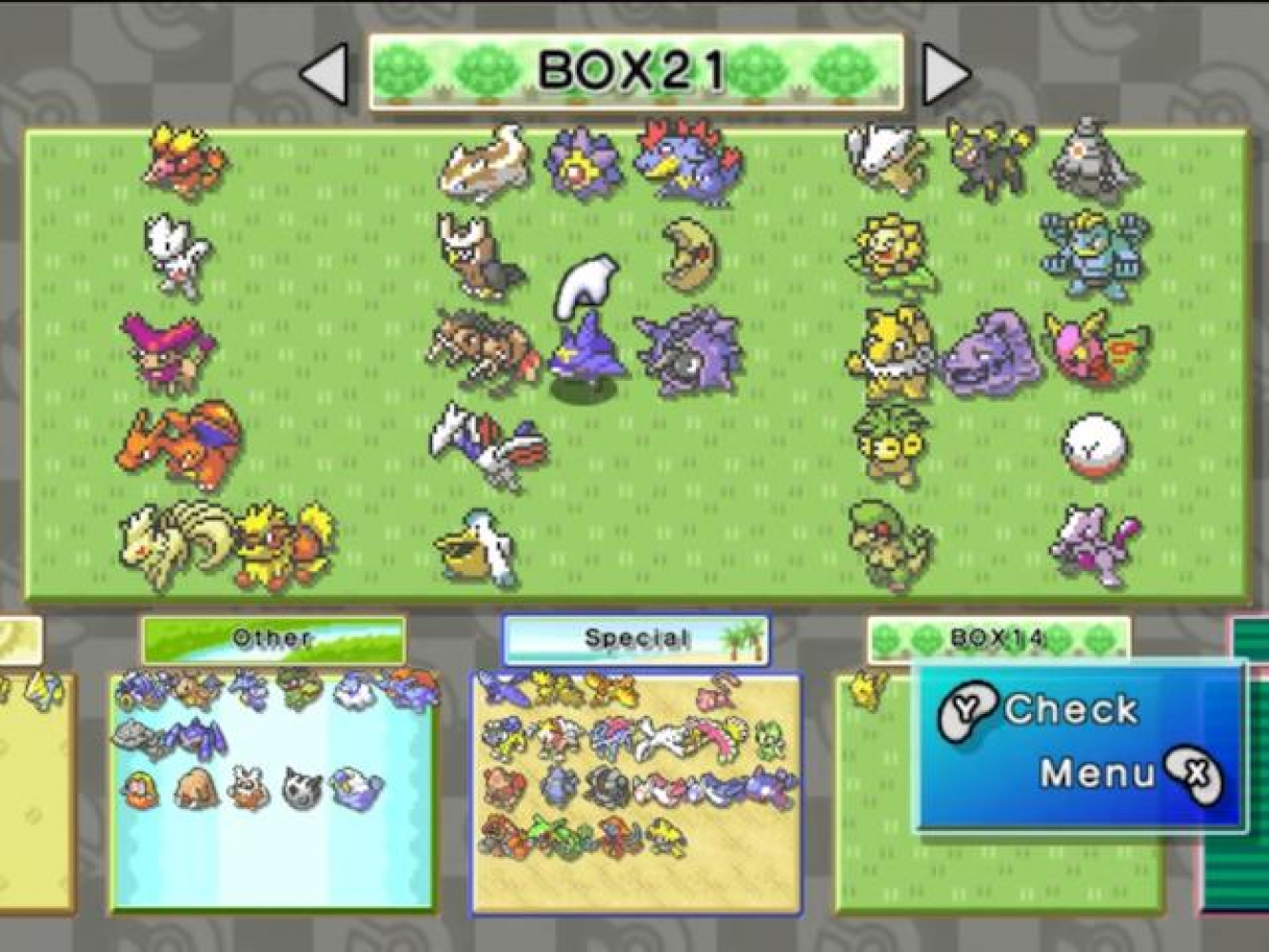Pick the crescent Lunatone sprite
This screenshot has height=952, width=1269.
coord(690,255)
